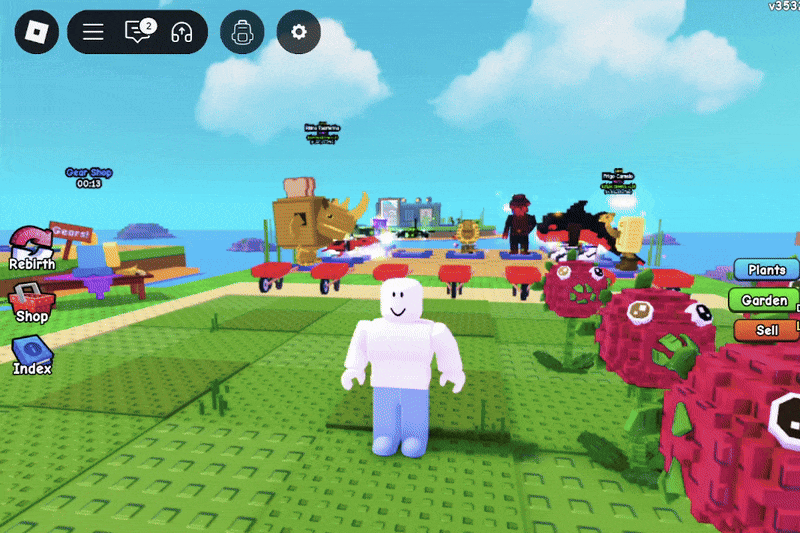Open chat with two unread messages
The image size is (800, 533).
[137, 32]
